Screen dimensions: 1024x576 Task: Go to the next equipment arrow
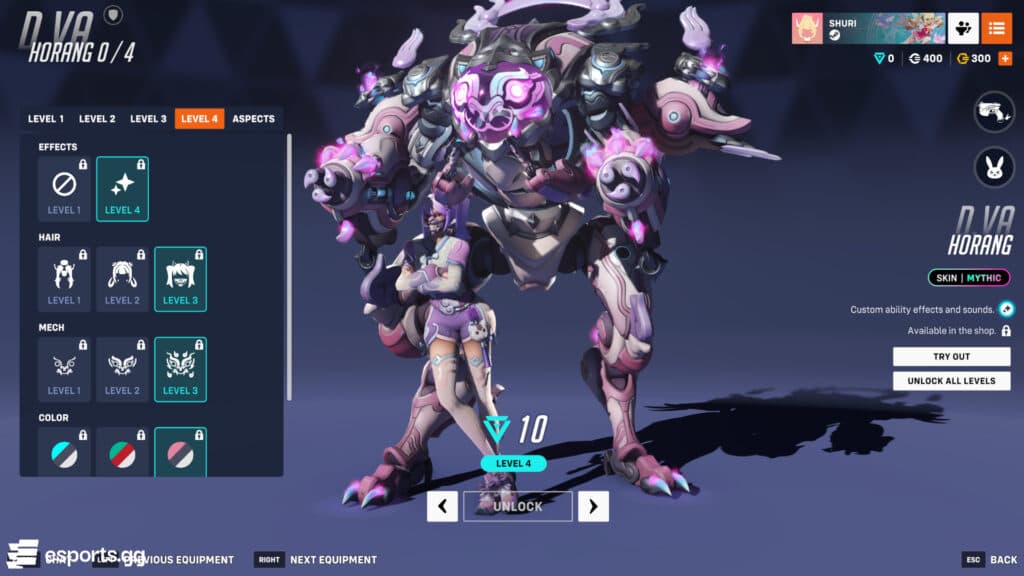[x=593, y=506]
